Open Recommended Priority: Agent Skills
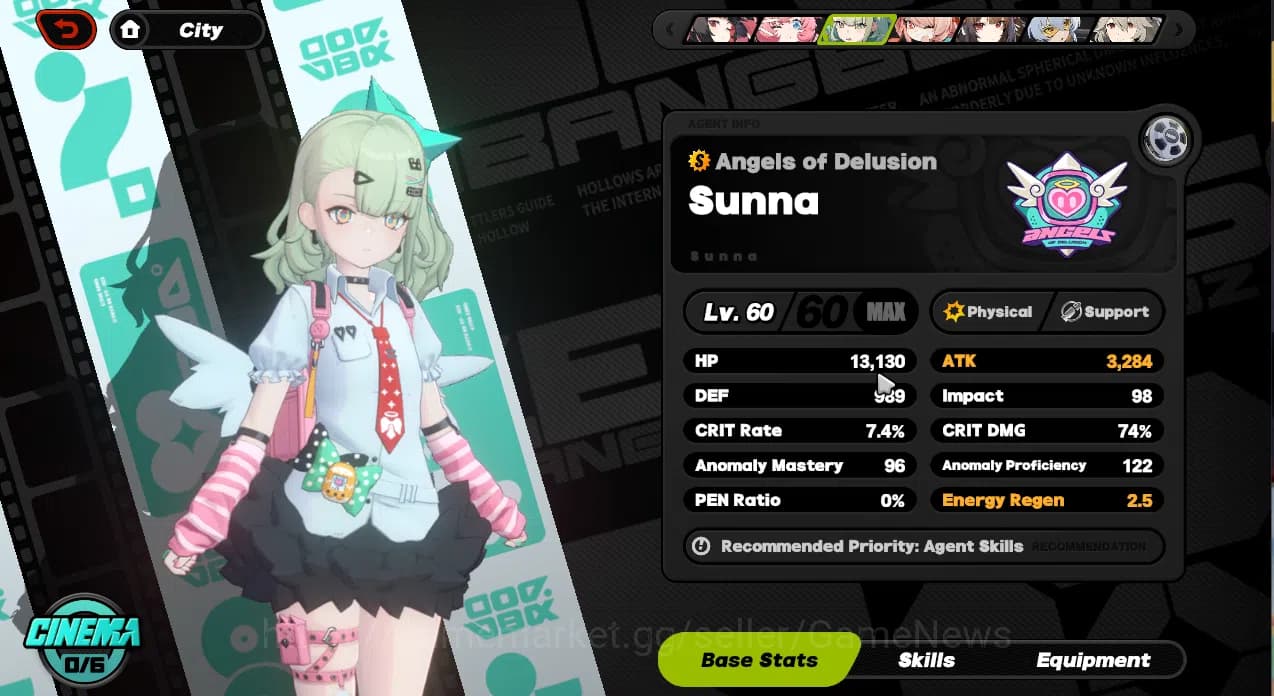Viewport: 1274px width, 696px height. pos(871,546)
